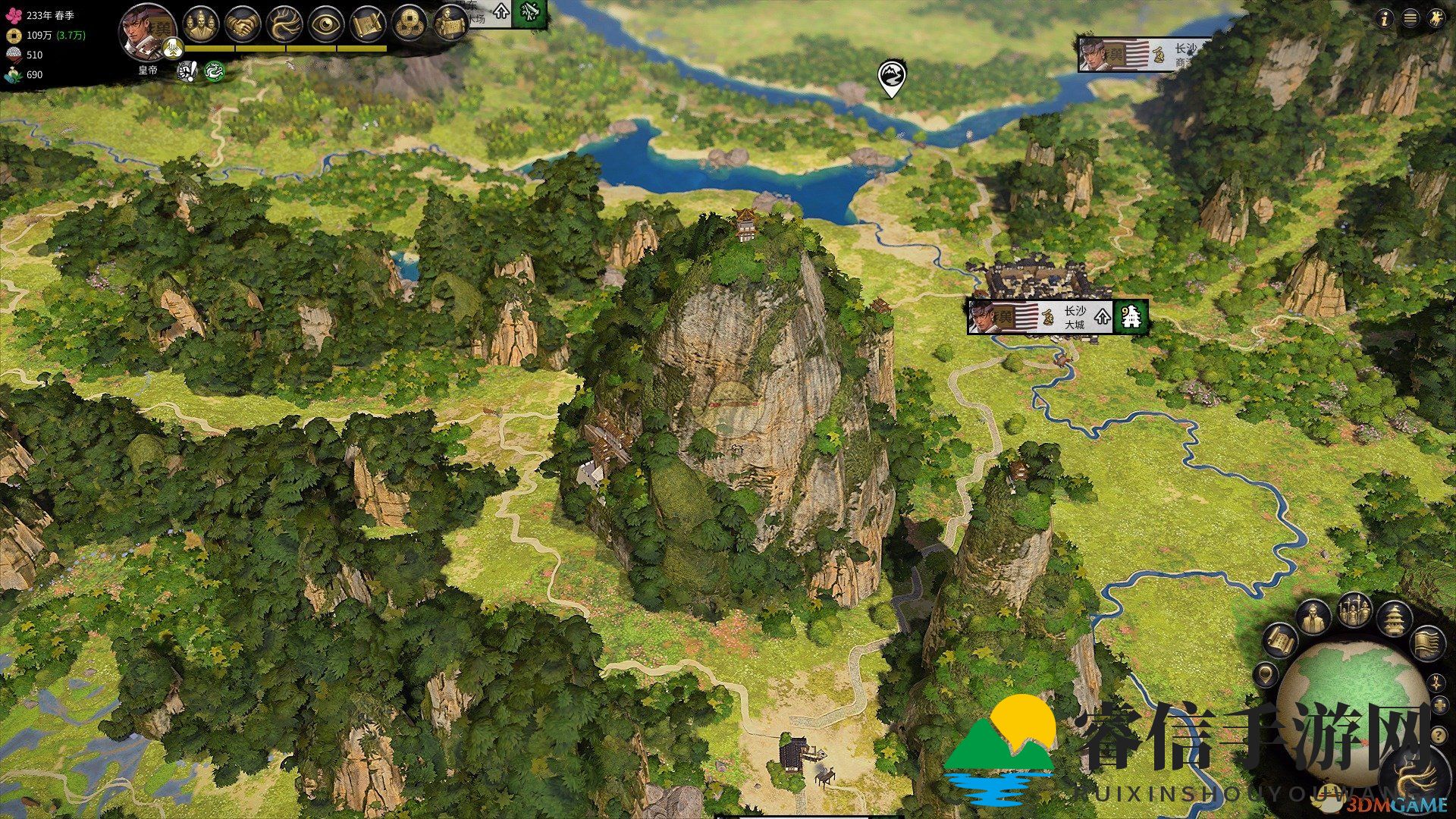Open the reforms tree icon
This screenshot has height=819, width=1456.
(x=284, y=25)
